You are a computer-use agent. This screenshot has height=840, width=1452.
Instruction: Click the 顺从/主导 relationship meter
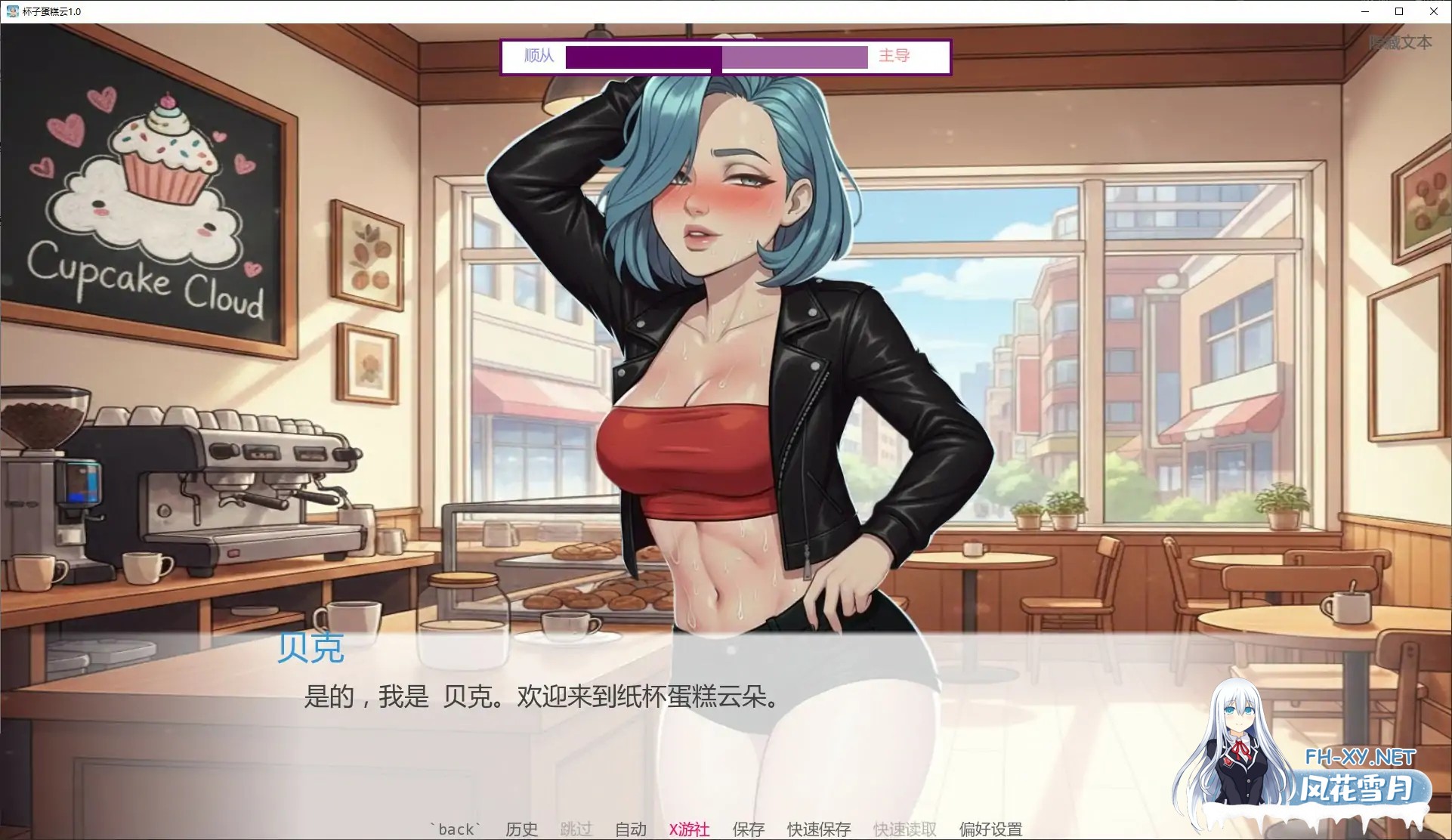click(x=718, y=57)
